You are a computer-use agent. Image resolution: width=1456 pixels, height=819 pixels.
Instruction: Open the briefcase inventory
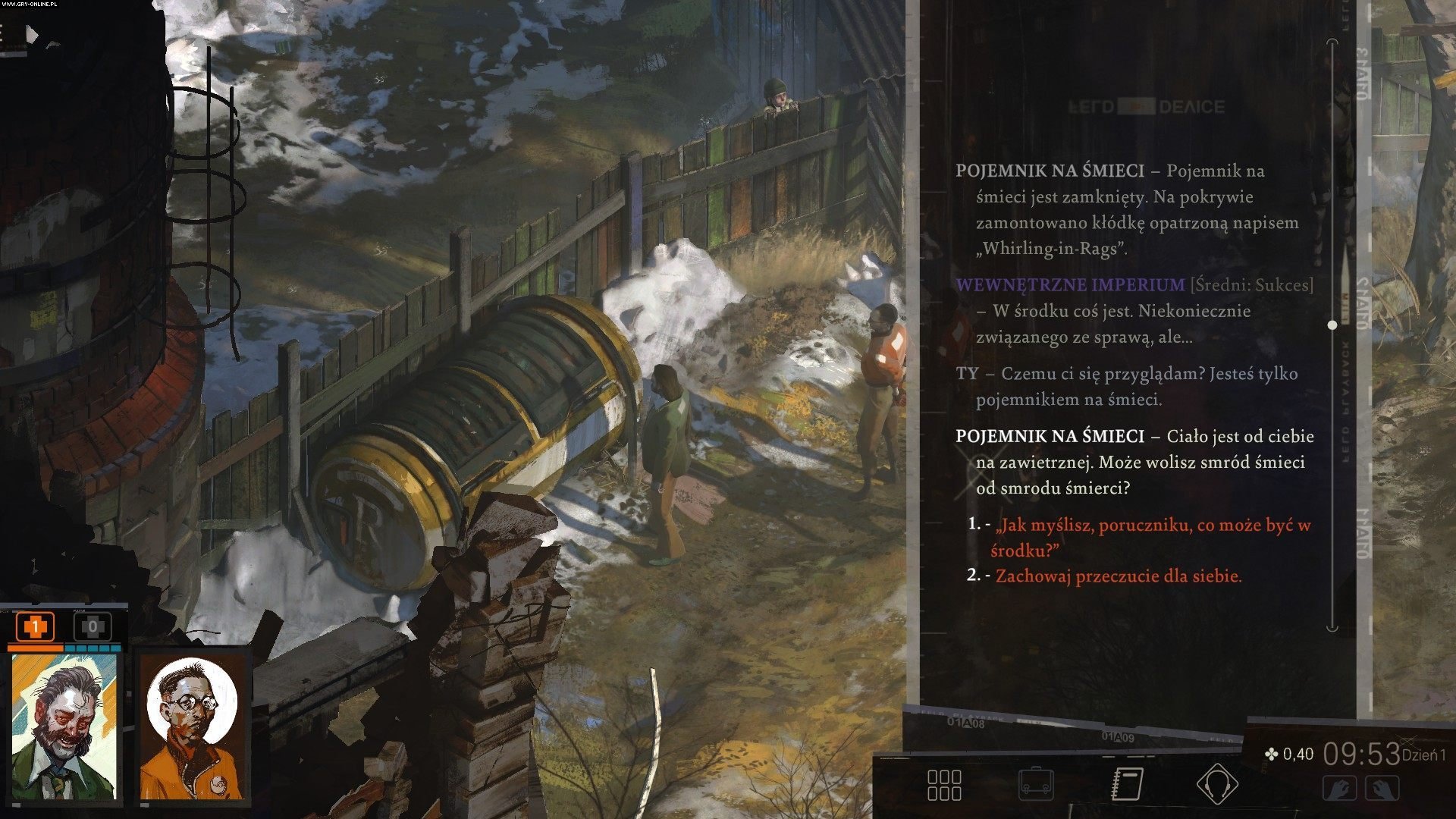click(x=1036, y=785)
